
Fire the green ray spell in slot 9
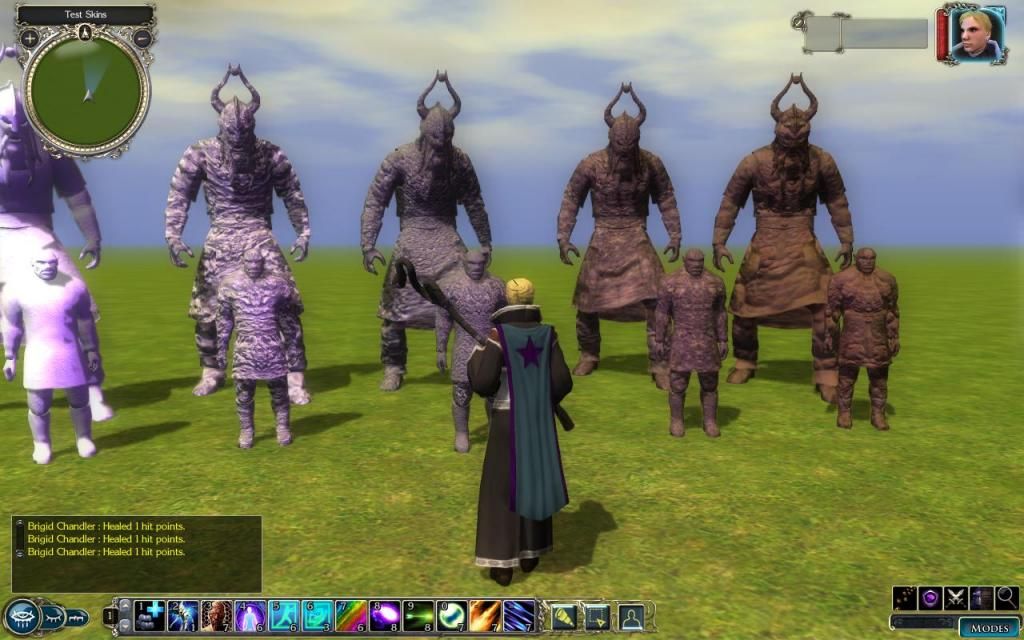click(419, 615)
